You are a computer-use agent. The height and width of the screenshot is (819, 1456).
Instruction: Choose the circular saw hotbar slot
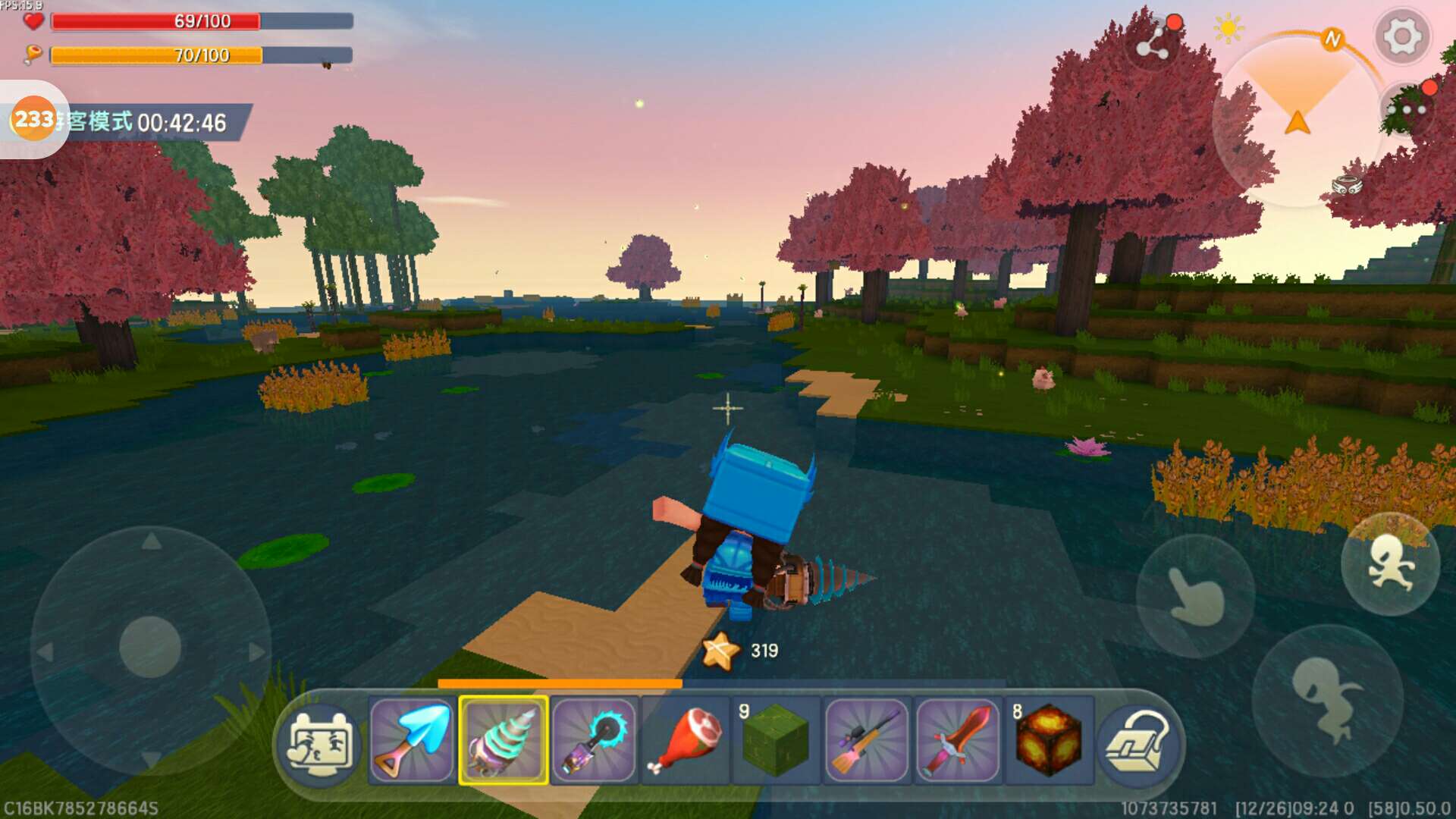pos(594,741)
